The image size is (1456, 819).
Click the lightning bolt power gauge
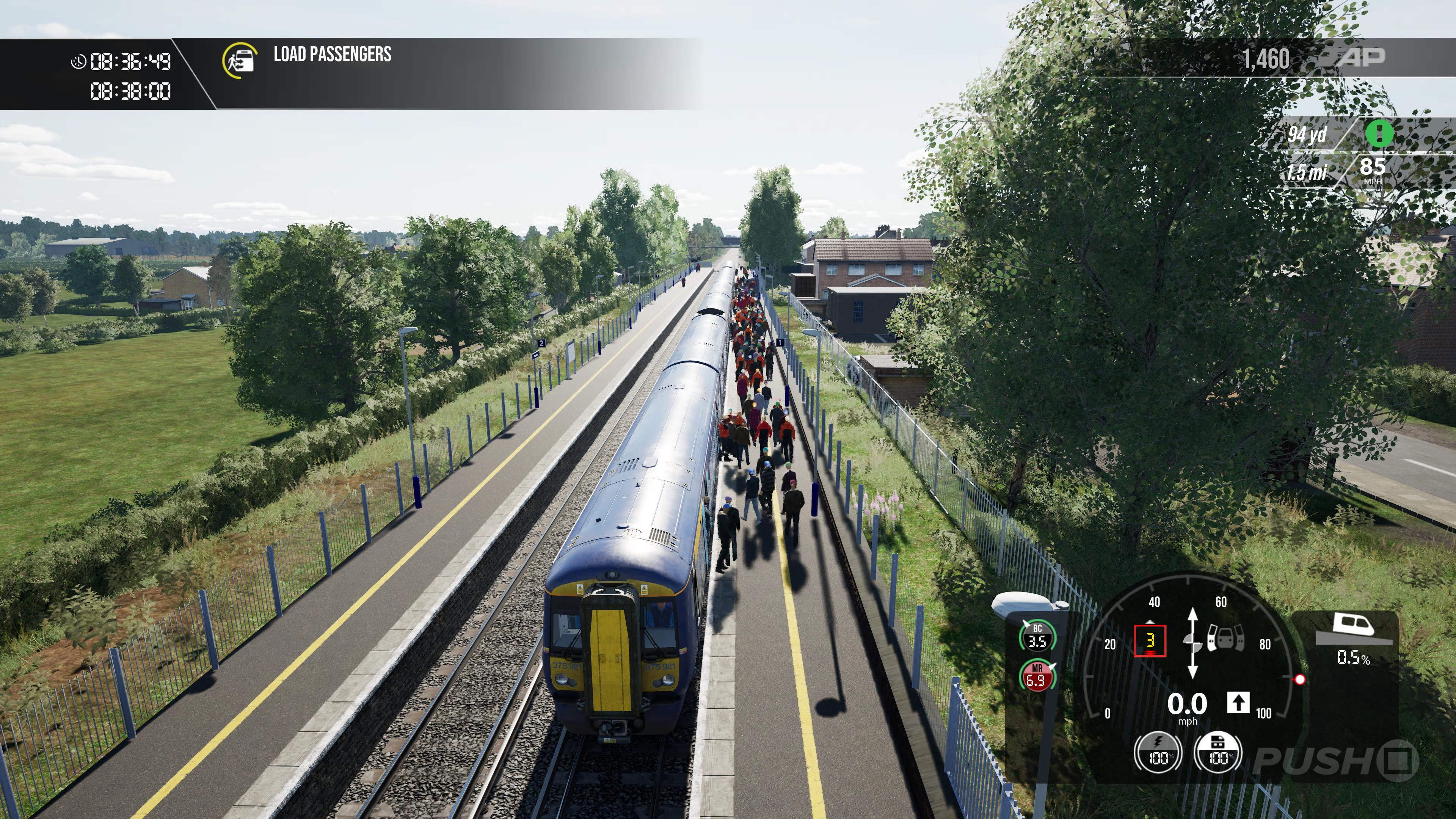click(1157, 752)
